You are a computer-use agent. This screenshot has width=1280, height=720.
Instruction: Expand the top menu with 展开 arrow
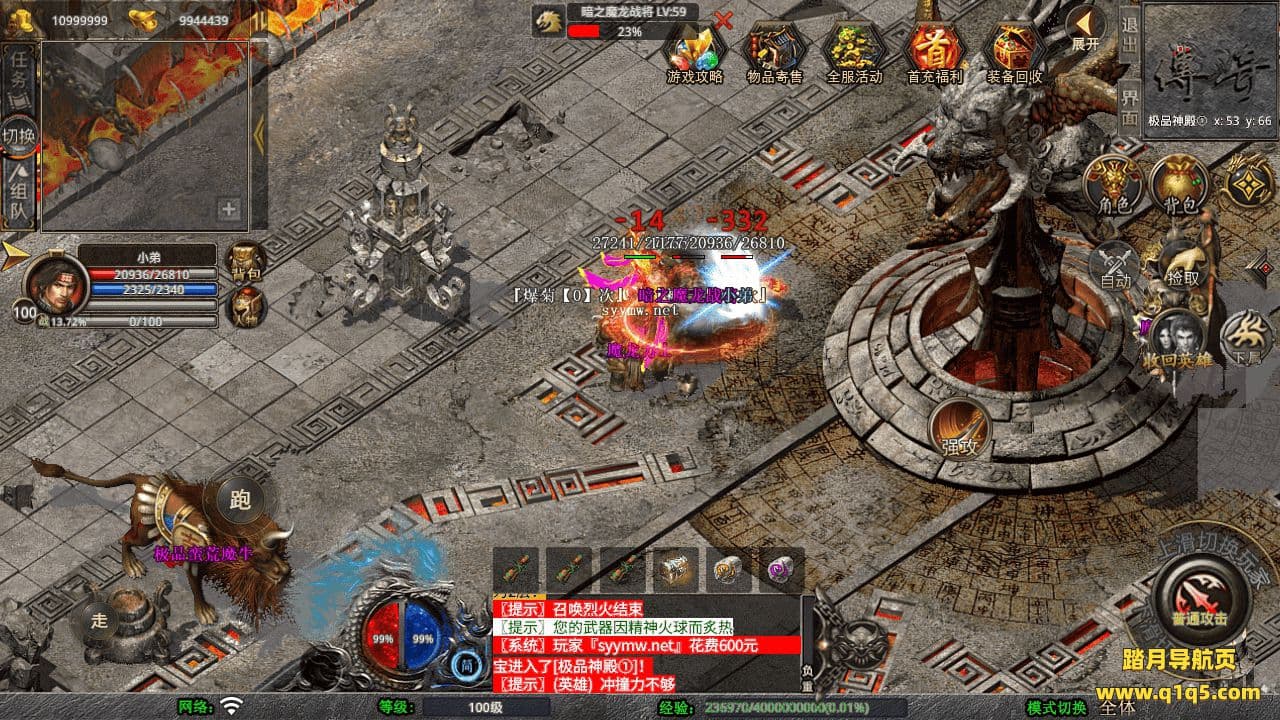click(x=1085, y=28)
